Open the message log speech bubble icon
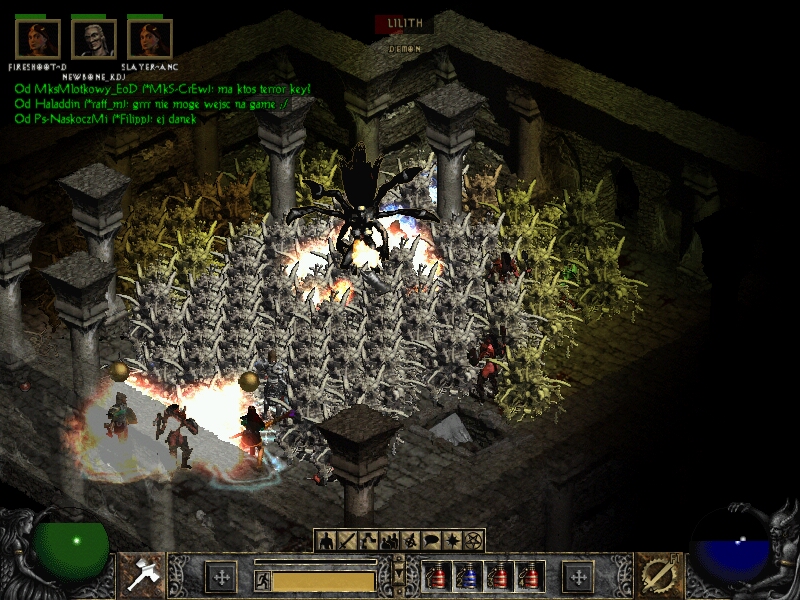Image resolution: width=800 pixels, height=600 pixels. tap(432, 541)
